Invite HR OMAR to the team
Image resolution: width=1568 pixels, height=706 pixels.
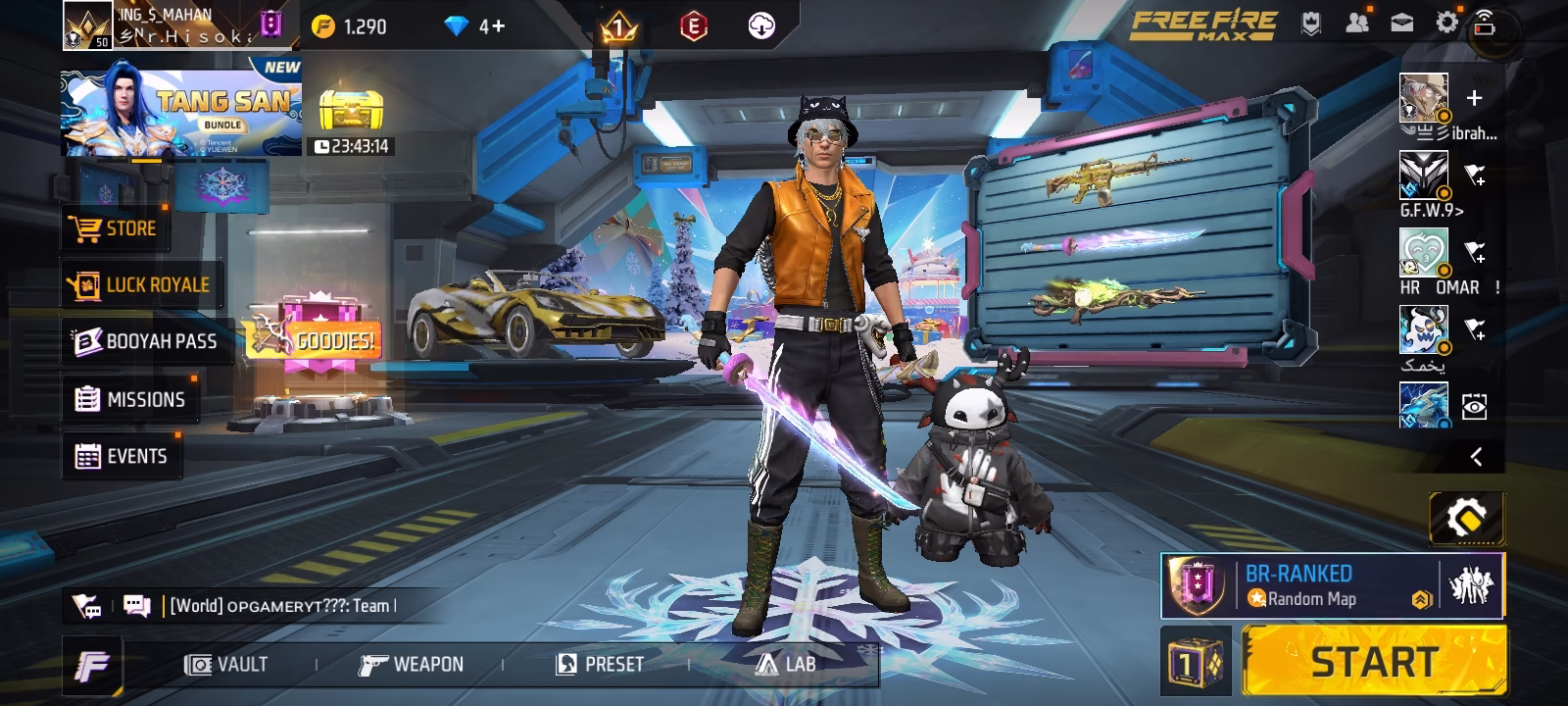1474,252
